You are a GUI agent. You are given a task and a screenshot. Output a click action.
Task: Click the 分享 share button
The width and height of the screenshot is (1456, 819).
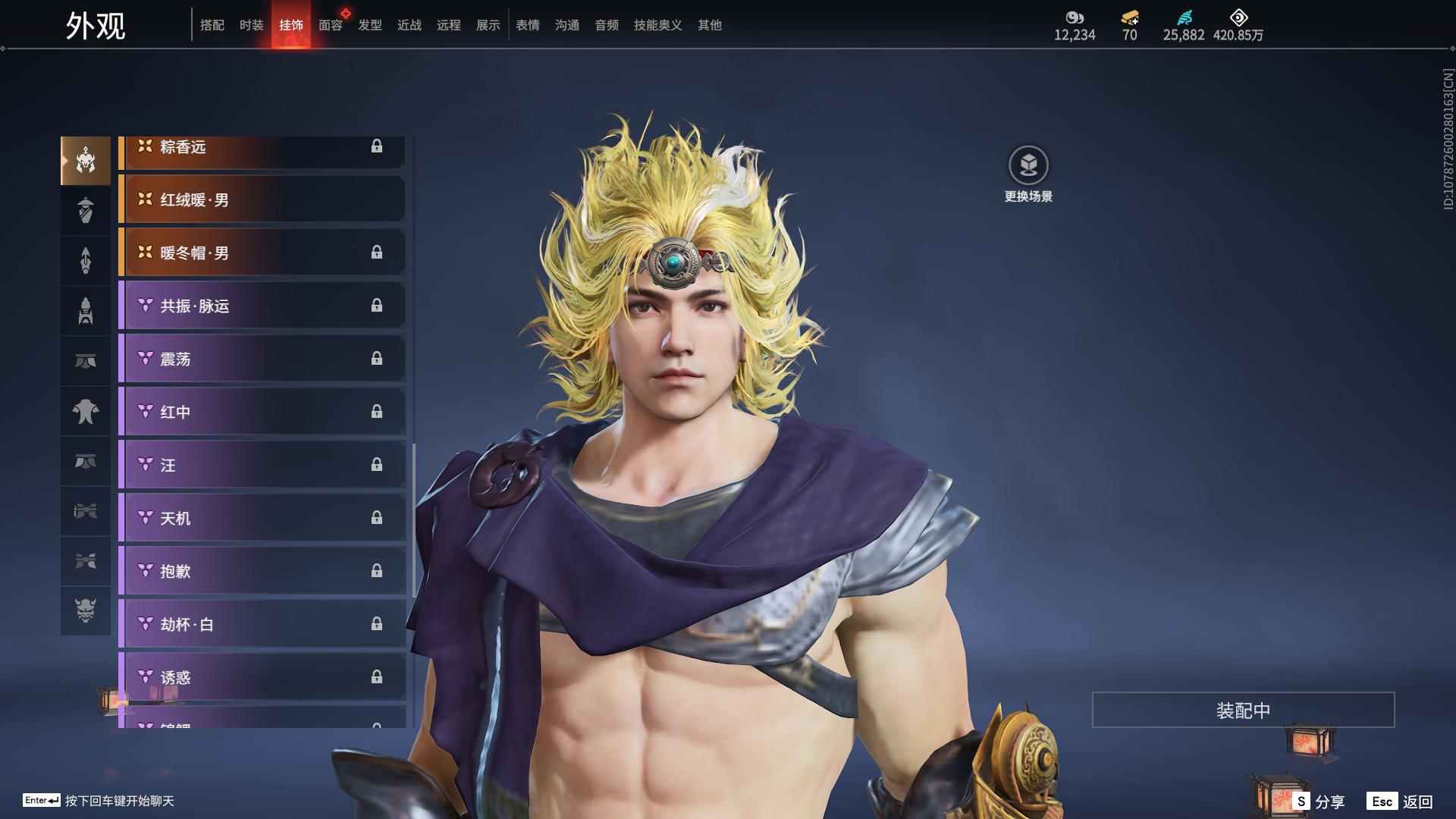1319,801
